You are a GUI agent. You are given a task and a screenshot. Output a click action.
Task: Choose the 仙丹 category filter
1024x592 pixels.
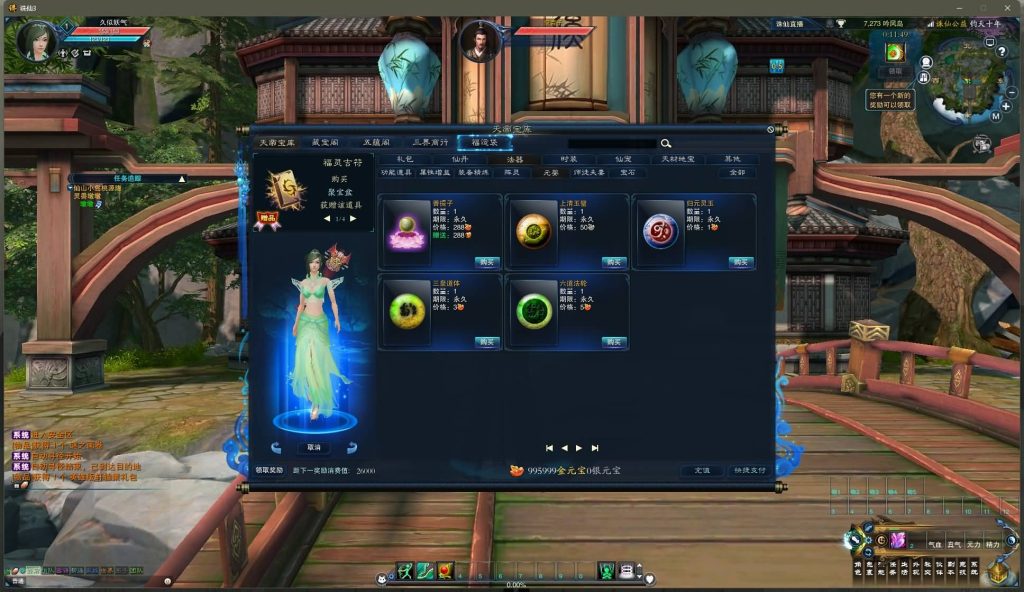click(x=459, y=159)
